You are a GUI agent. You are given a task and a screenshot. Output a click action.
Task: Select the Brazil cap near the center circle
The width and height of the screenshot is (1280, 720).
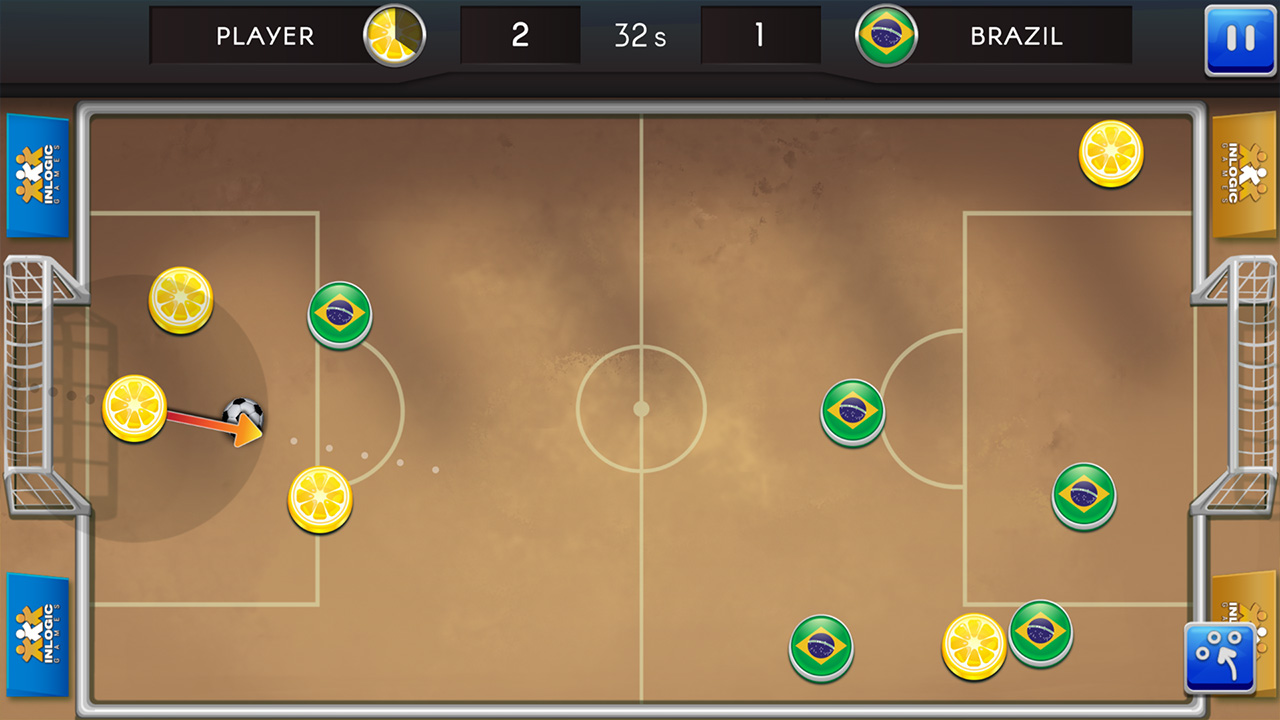pyautogui.click(x=851, y=412)
